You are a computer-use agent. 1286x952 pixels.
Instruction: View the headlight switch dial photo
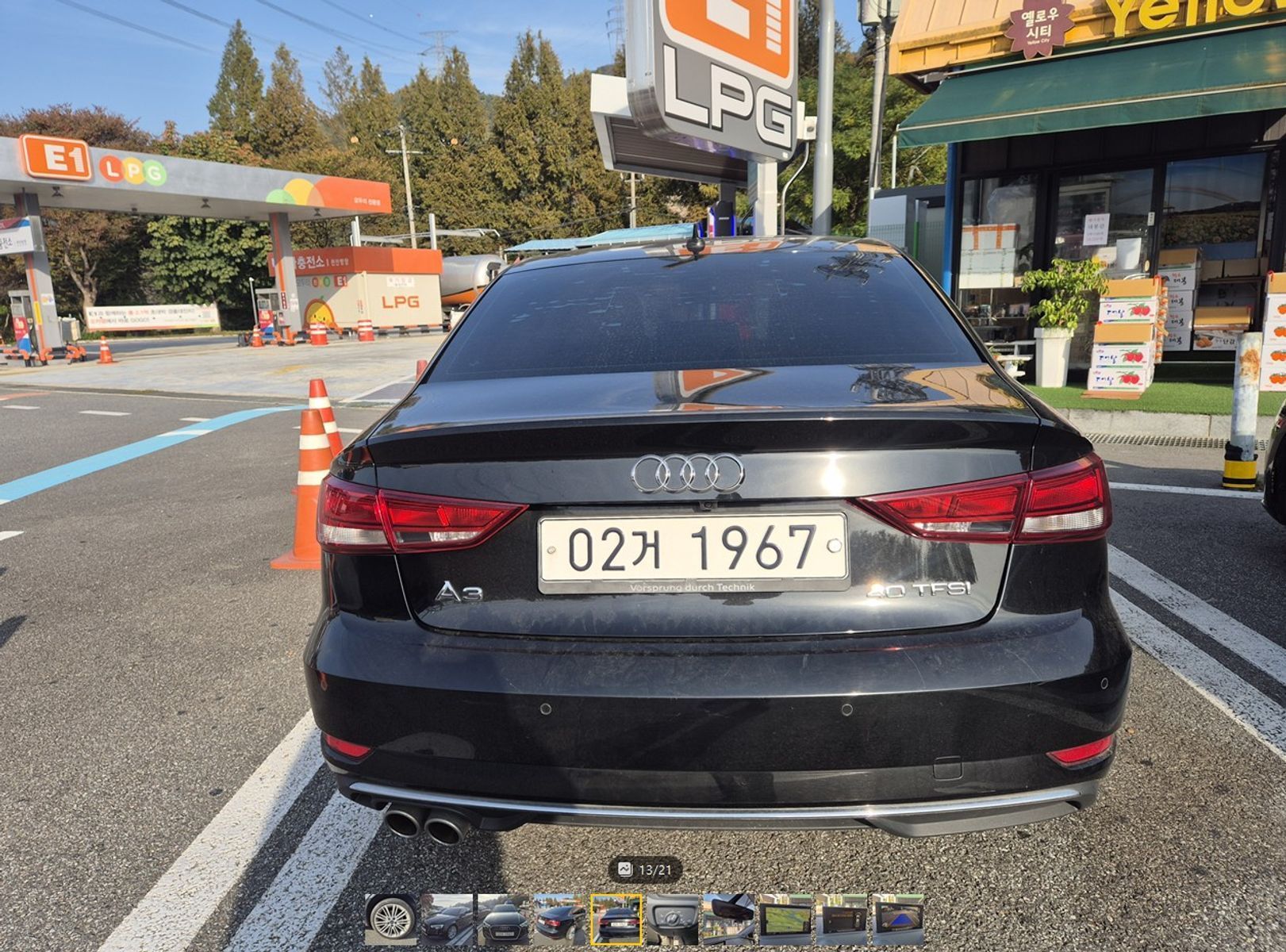coord(673,919)
